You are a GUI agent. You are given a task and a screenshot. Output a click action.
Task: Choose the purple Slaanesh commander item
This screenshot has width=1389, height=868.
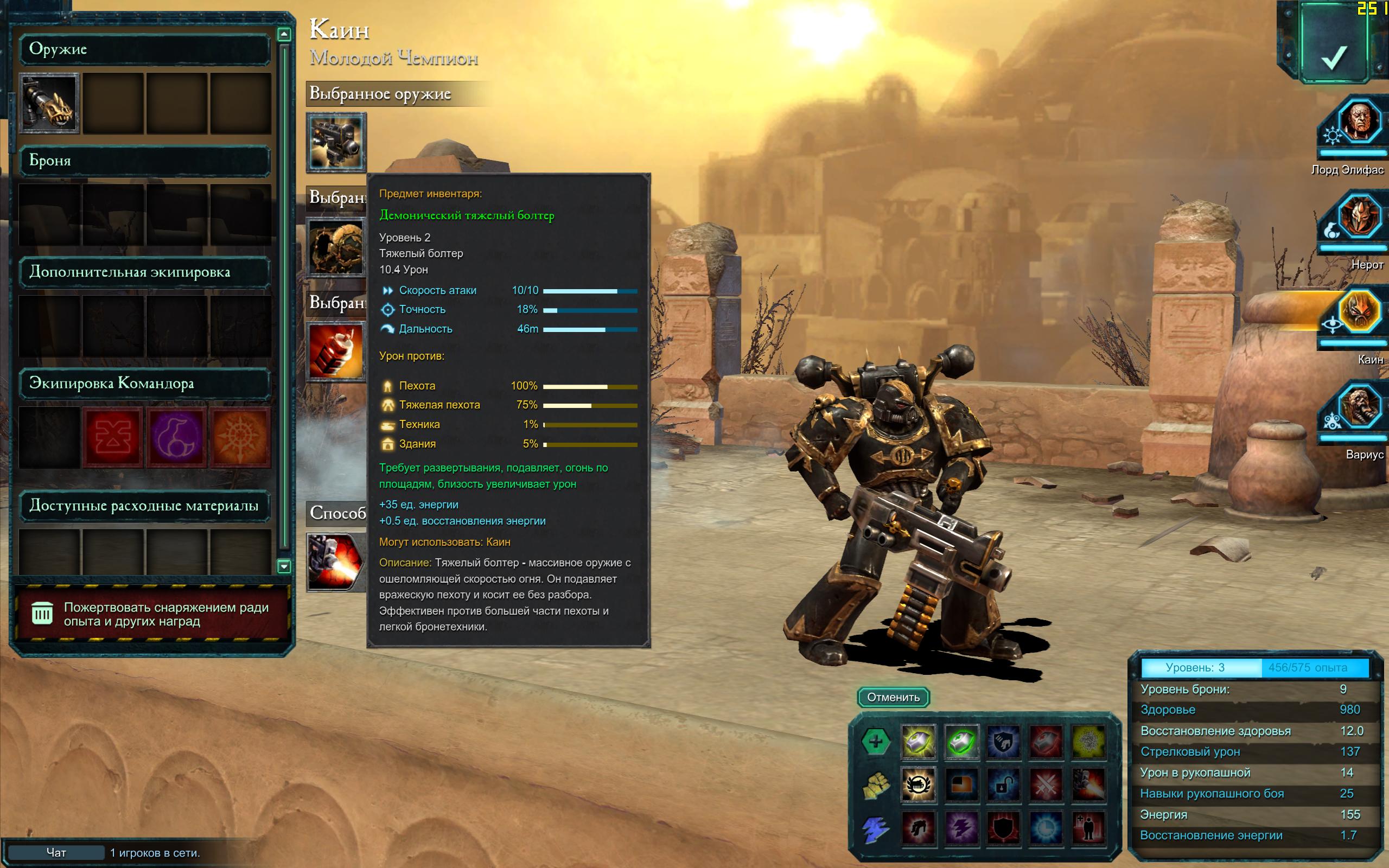point(176,437)
